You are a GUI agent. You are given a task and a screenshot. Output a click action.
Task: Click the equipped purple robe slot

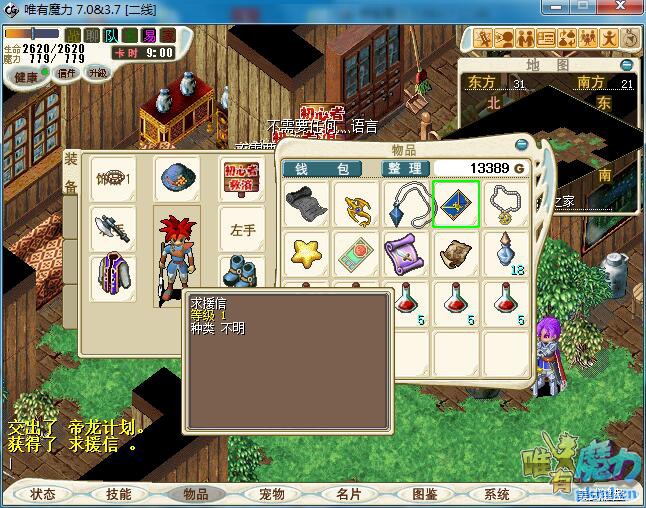tap(114, 276)
